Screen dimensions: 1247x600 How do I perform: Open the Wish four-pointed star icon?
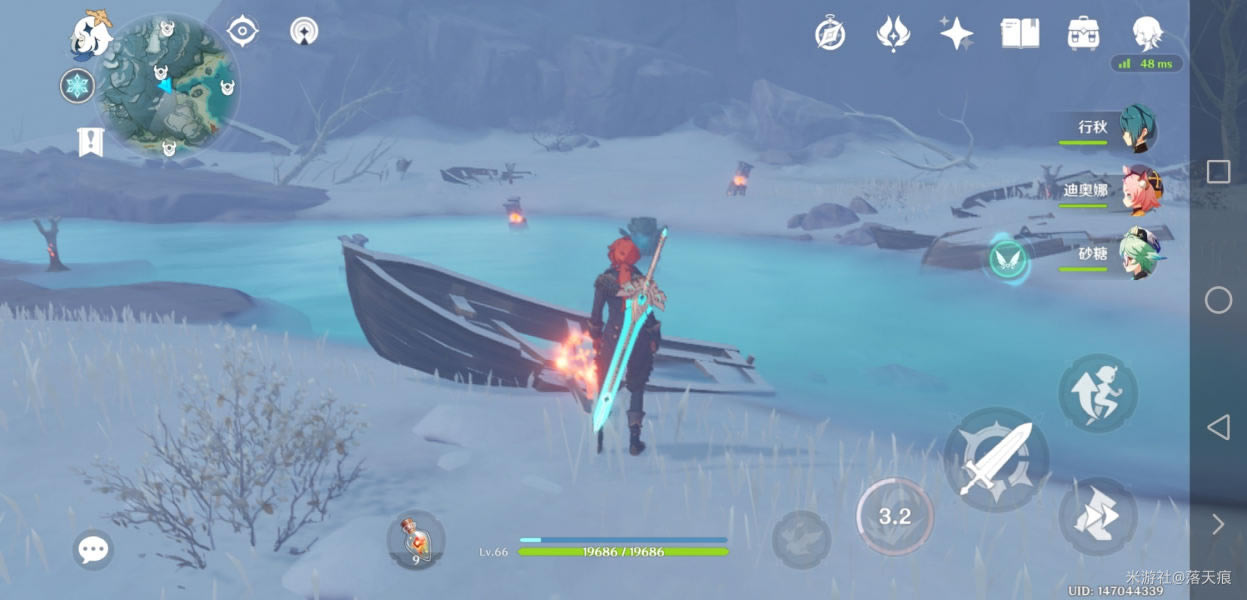tap(956, 34)
